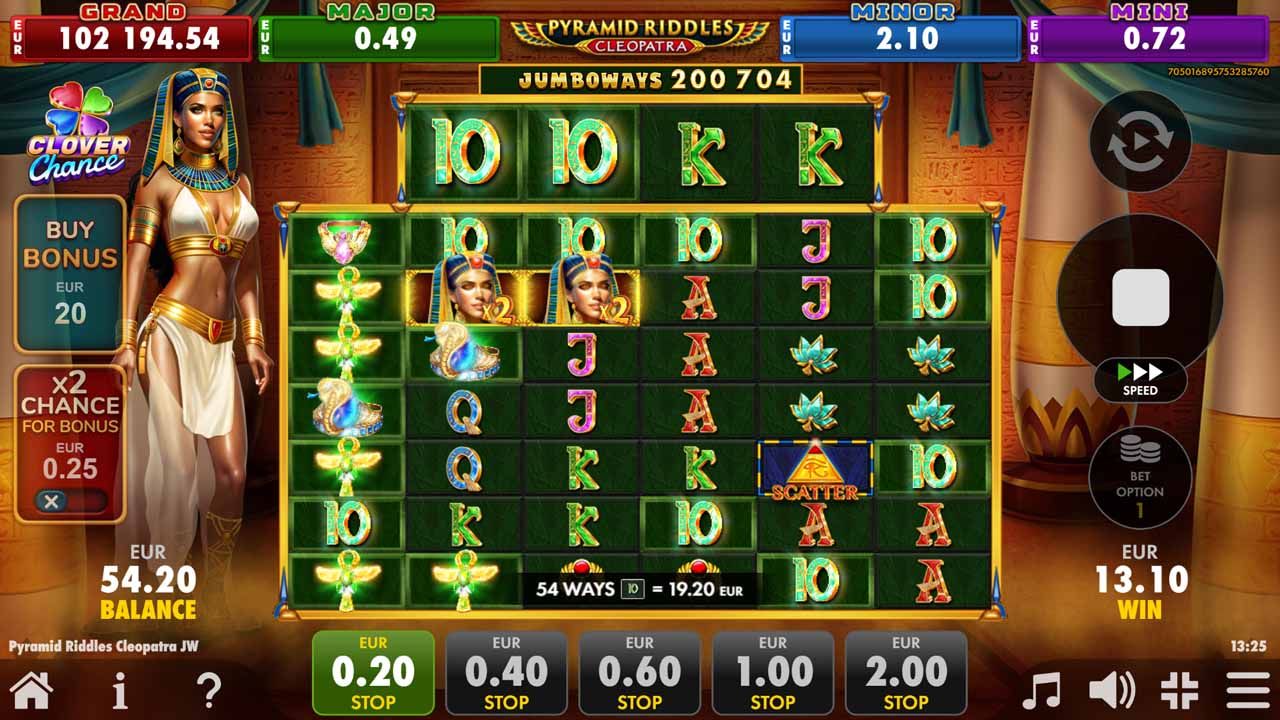Enable turbo play via the SPEED toggle

[1140, 380]
